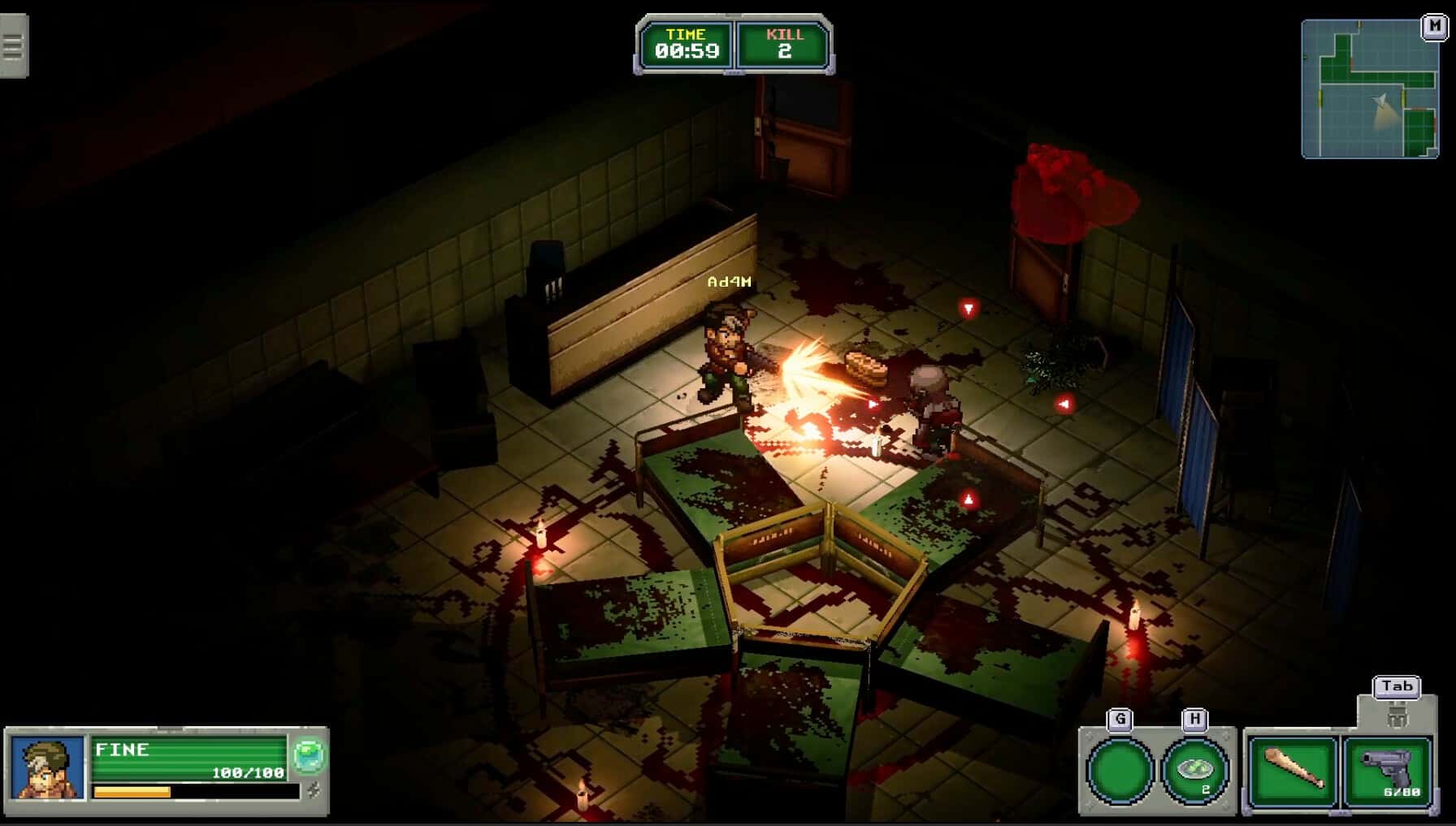The height and width of the screenshot is (826, 1456).
Task: Open the Tab equipment drawer
Action: pos(1395,686)
